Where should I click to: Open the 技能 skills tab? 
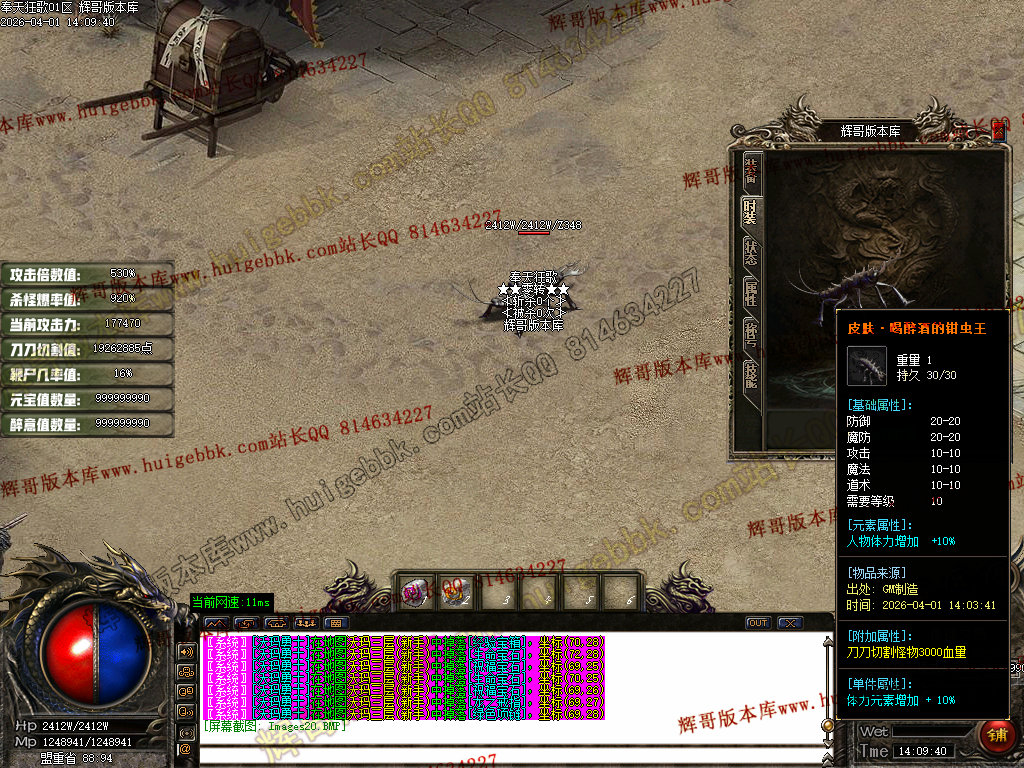[x=751, y=374]
